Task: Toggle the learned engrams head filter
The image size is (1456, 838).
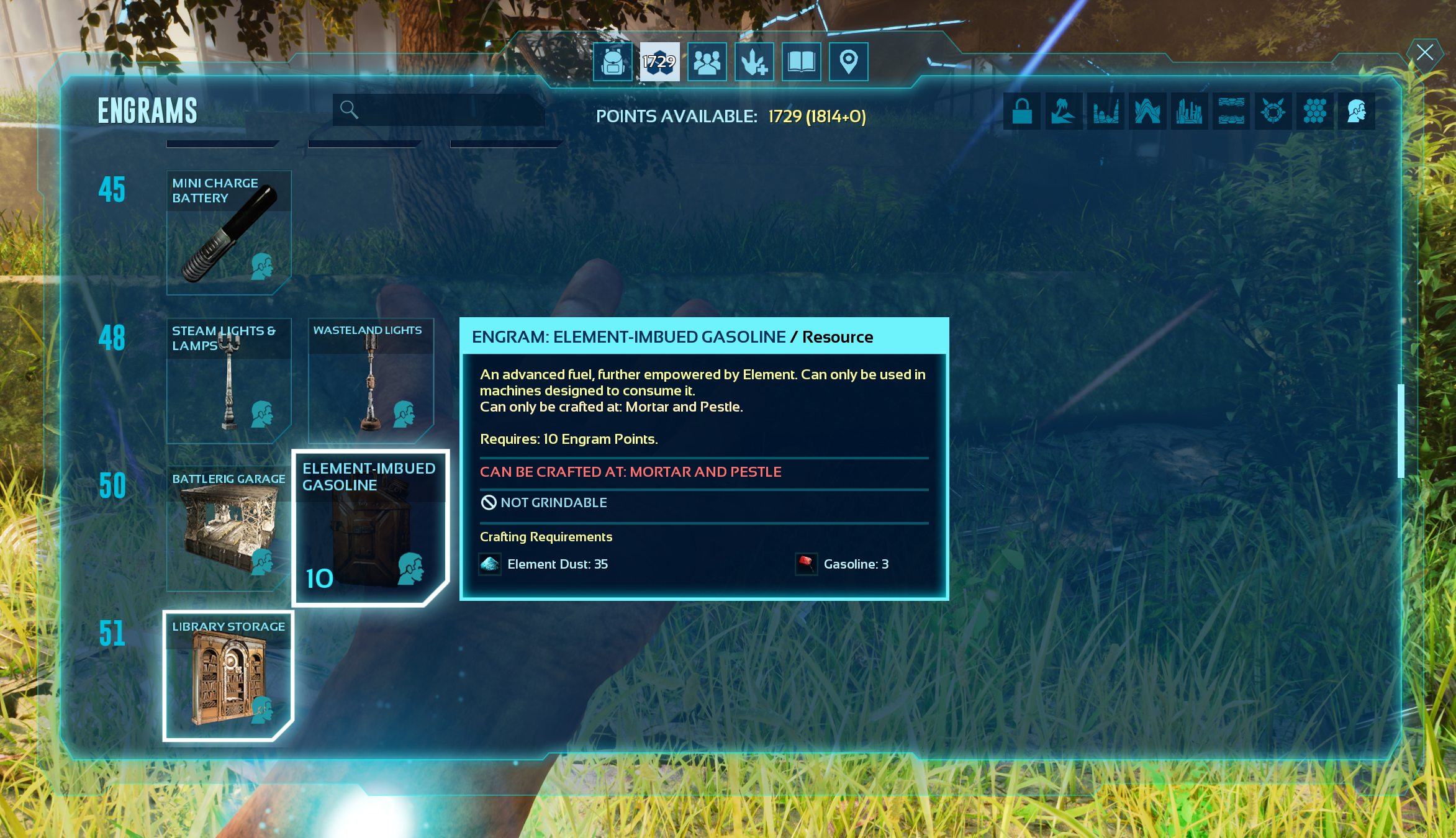Action: tap(1357, 112)
